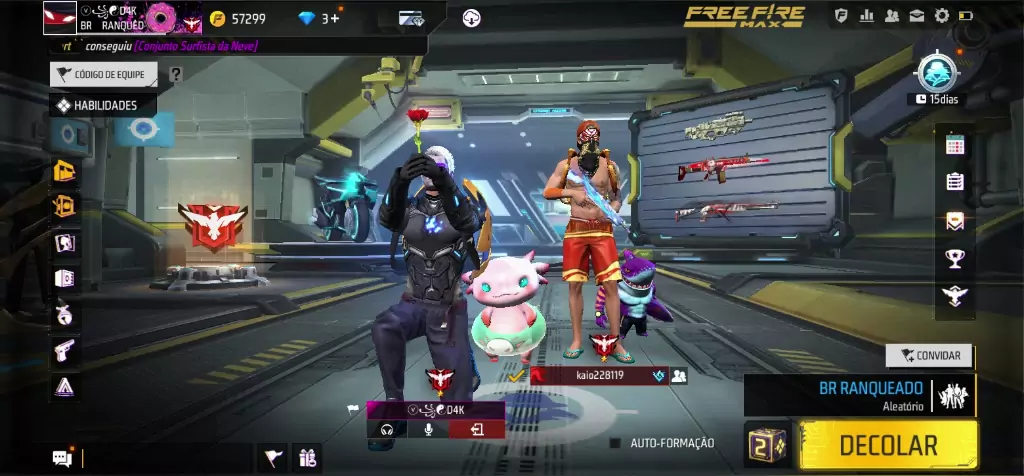1024x476 pixels.
Task: Open the calendar events icon
Action: tap(954, 145)
